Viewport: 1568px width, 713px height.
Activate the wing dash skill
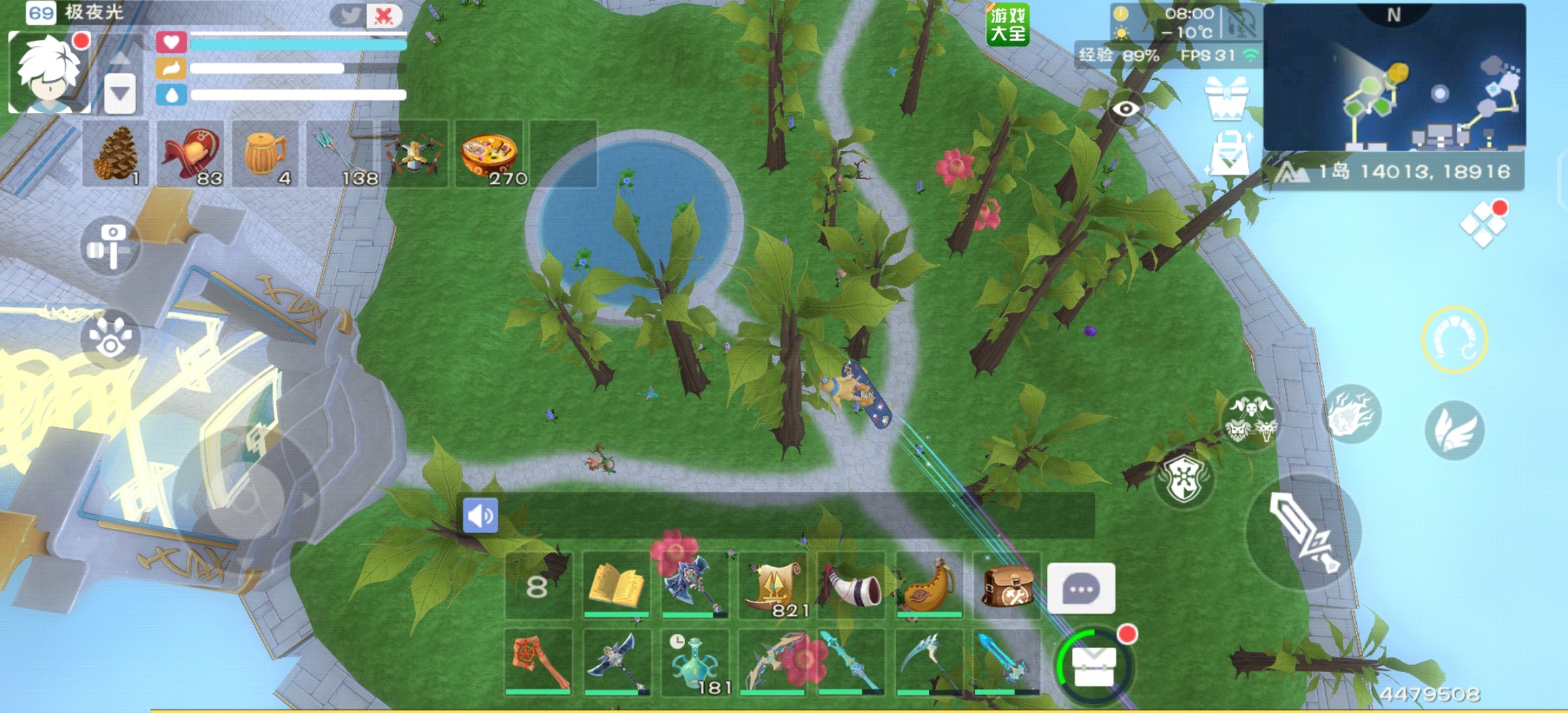click(x=1454, y=430)
